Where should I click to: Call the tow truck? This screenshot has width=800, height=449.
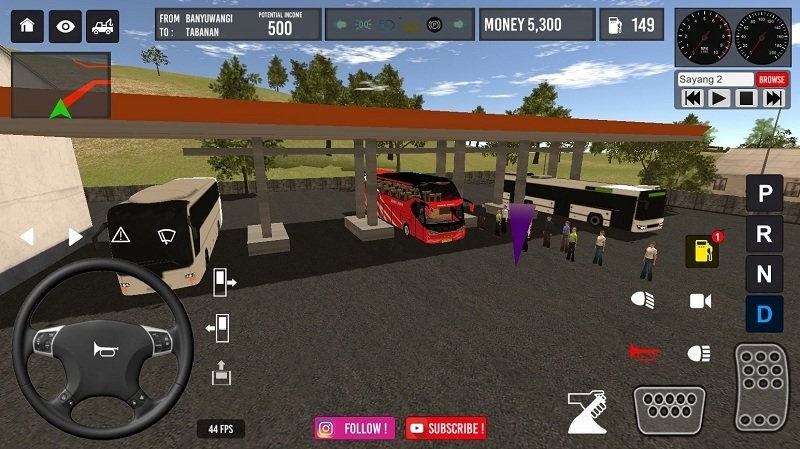click(x=102, y=26)
